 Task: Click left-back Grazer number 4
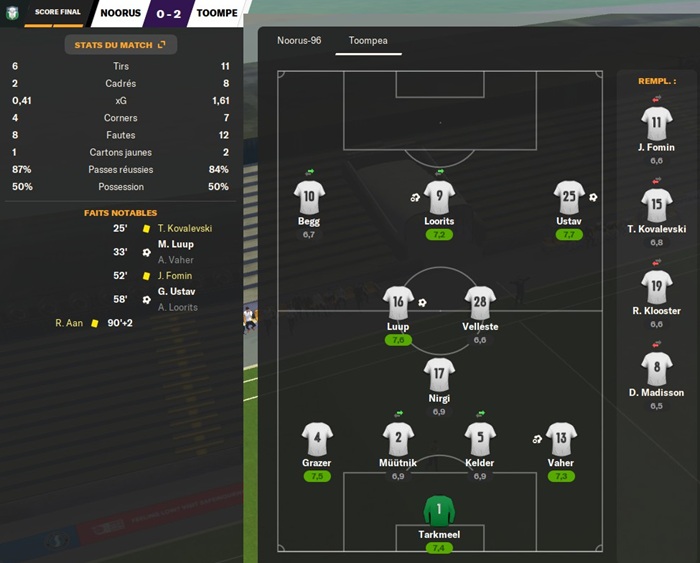(317, 439)
